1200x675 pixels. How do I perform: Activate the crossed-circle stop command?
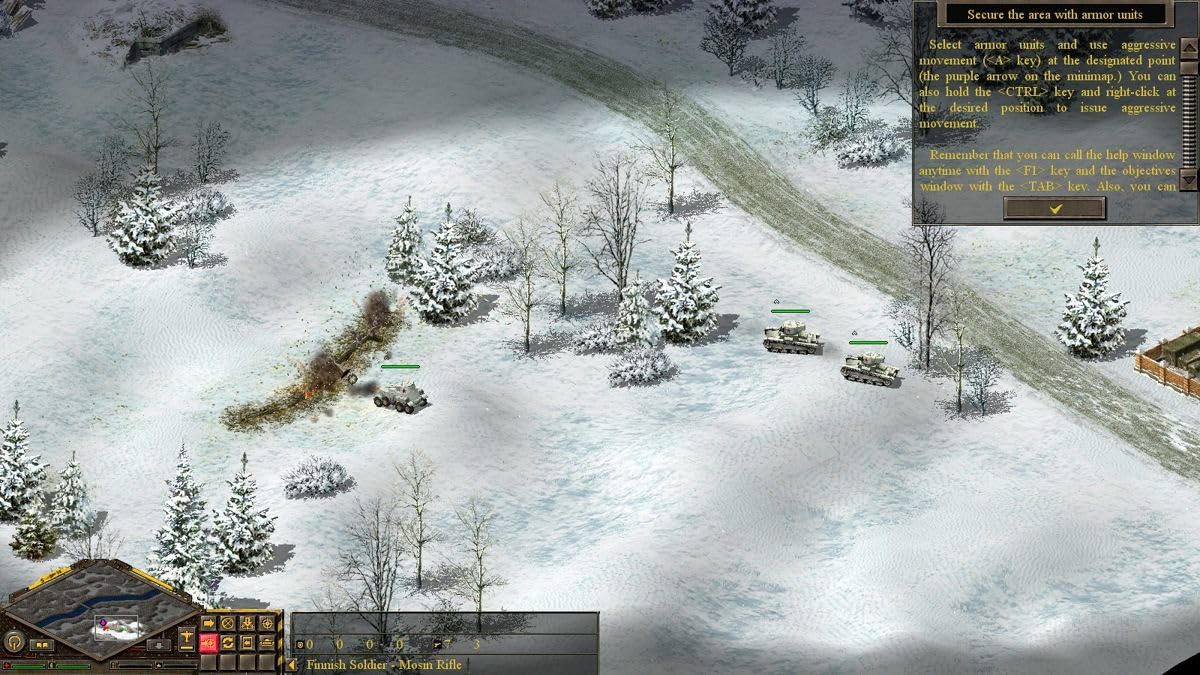[228, 623]
